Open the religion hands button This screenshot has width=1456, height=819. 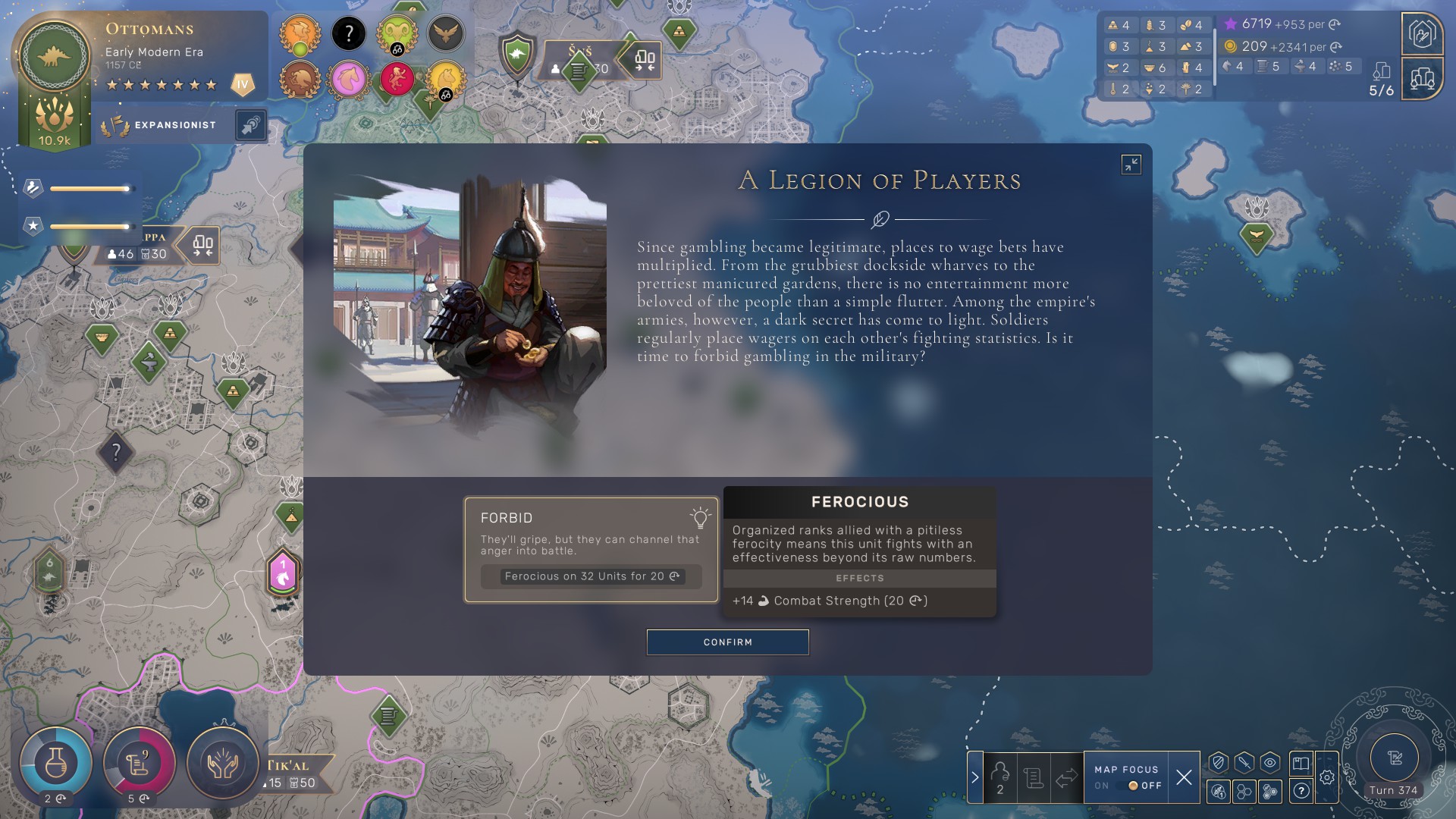coord(223,763)
